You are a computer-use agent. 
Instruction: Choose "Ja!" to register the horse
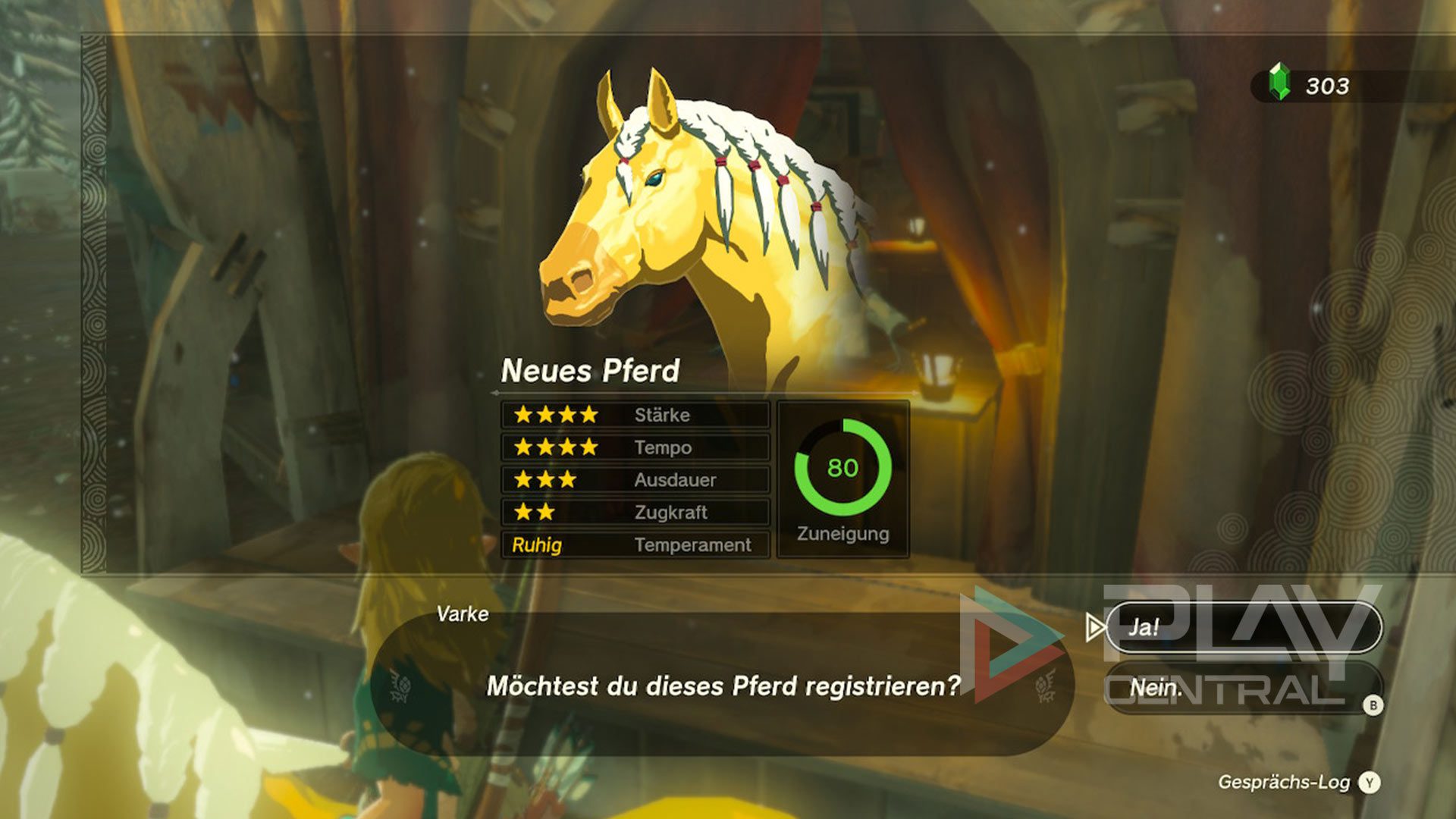click(x=1242, y=627)
